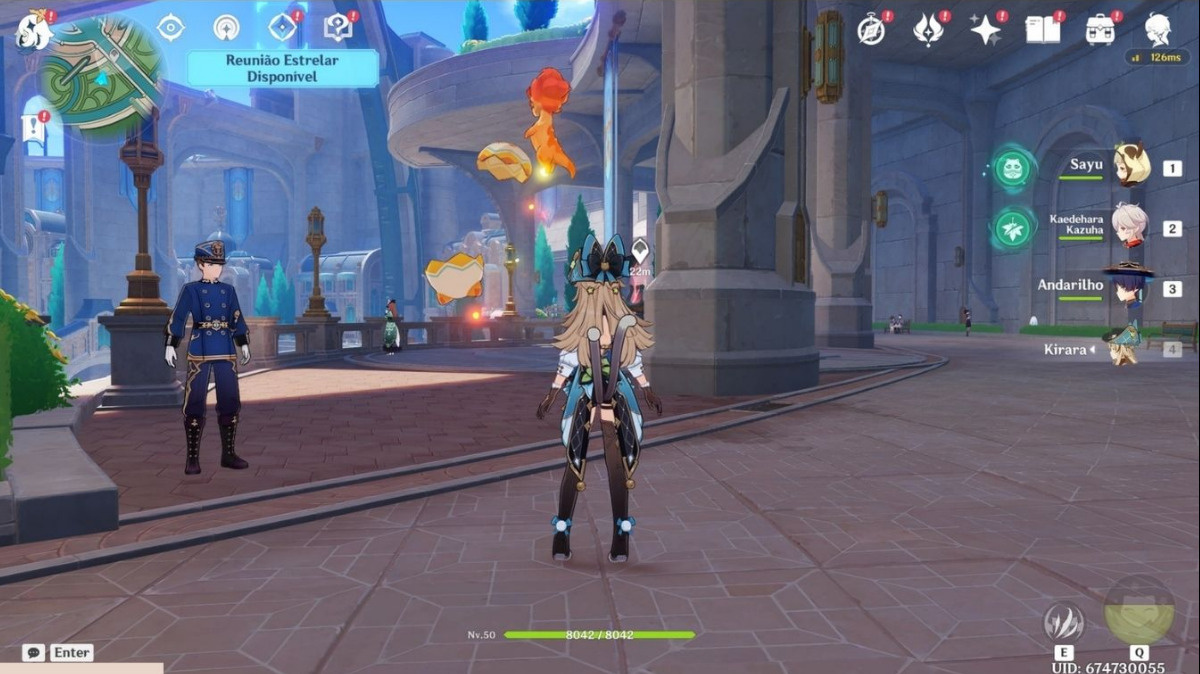Open the character screen head icon
This screenshot has width=1200, height=674.
coord(1158,28)
